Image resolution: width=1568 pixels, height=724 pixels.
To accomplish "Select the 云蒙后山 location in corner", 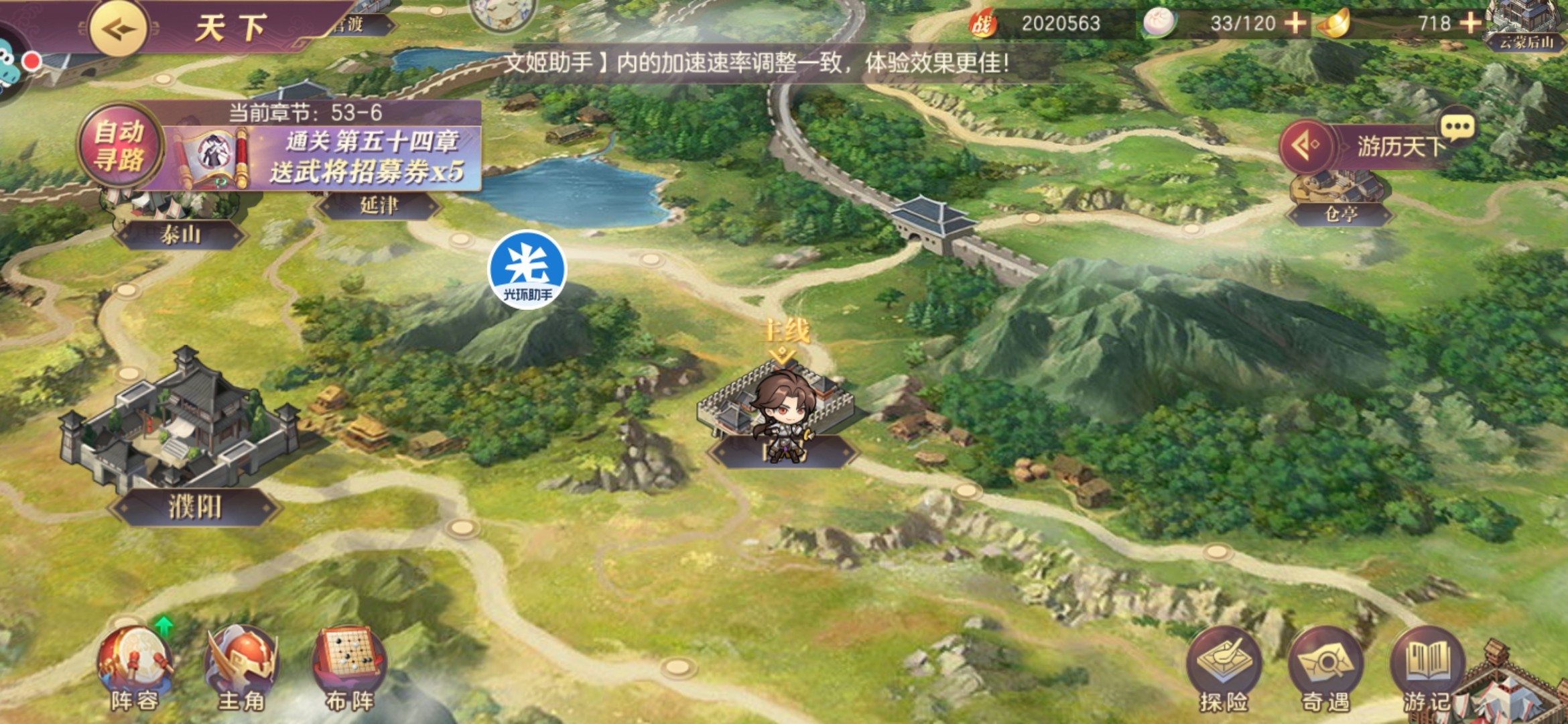I will (x=1526, y=42).
